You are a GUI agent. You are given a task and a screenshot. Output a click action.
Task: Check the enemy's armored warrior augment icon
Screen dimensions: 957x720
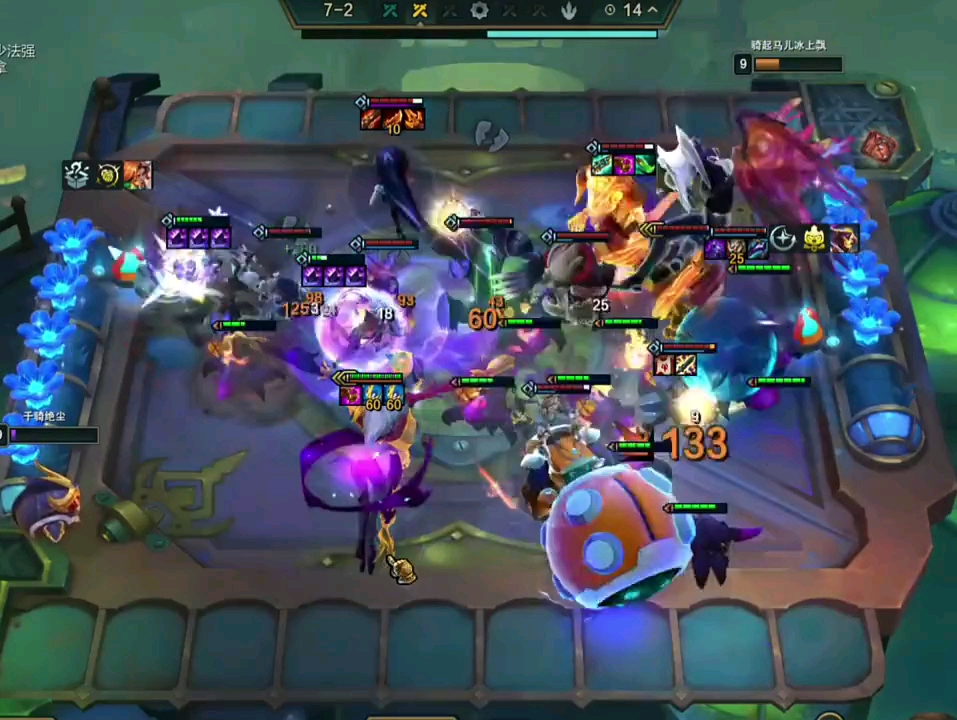point(845,238)
